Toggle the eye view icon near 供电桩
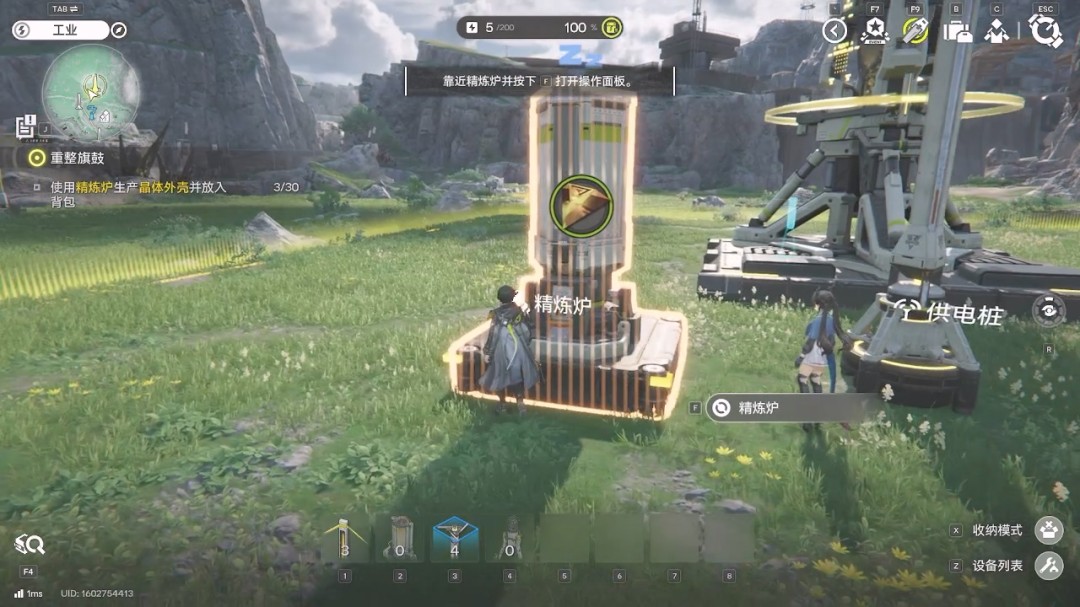1080x607 pixels. click(x=1048, y=310)
